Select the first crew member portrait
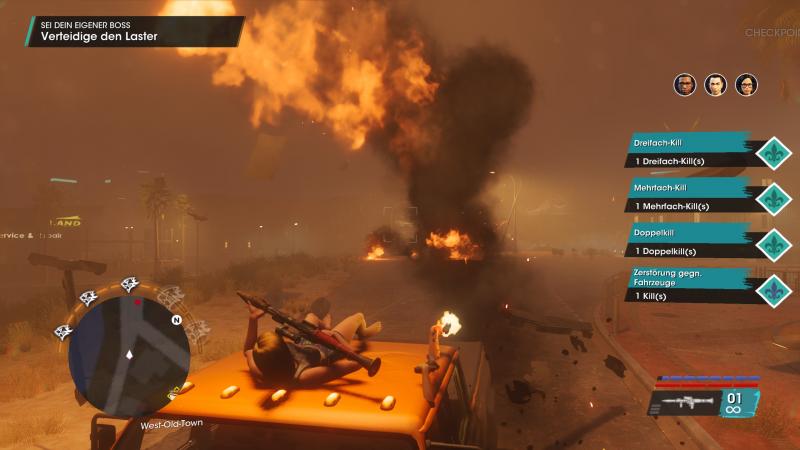The width and height of the screenshot is (800, 450). click(x=685, y=85)
